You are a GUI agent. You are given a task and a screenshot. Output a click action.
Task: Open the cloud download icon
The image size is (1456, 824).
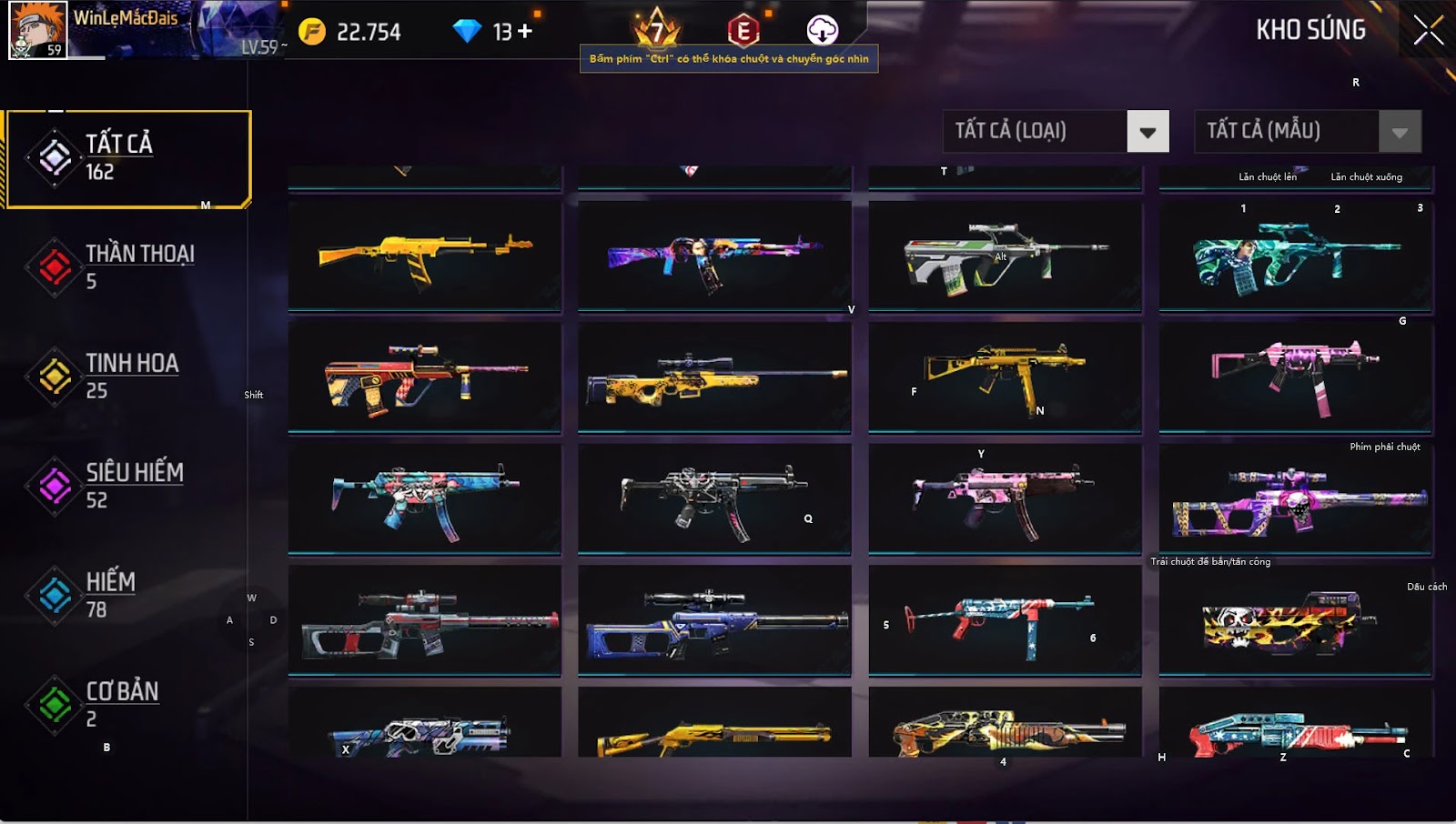coord(822,30)
